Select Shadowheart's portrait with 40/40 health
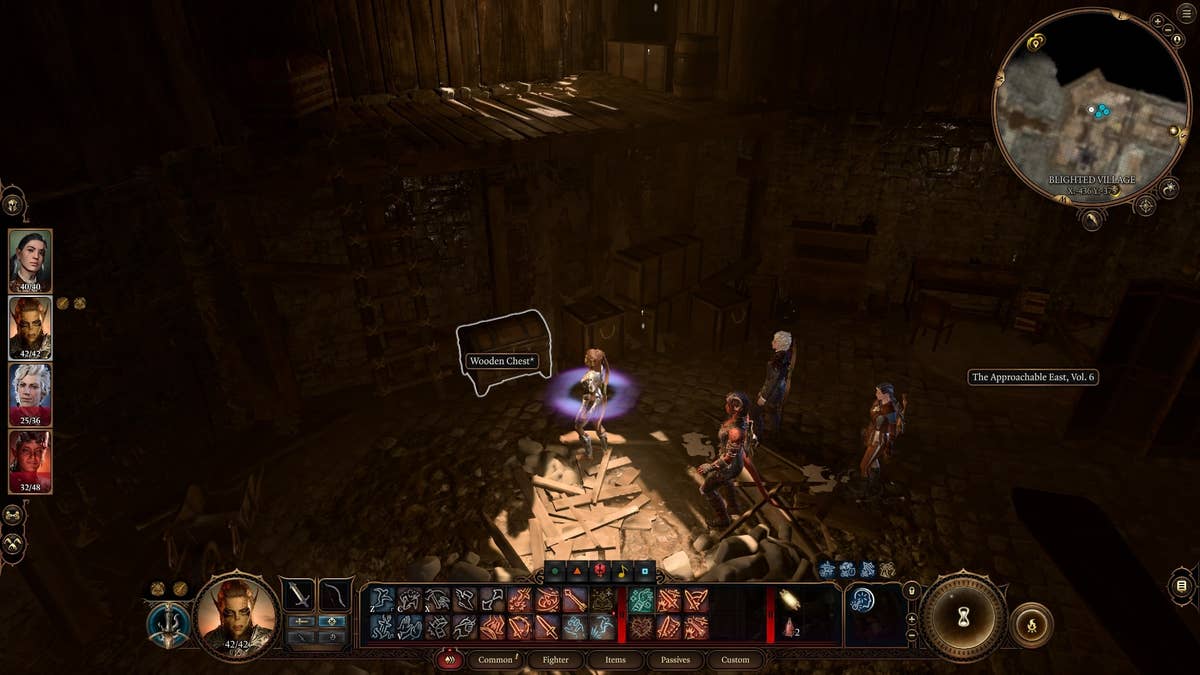The image size is (1200, 675). click(30, 261)
